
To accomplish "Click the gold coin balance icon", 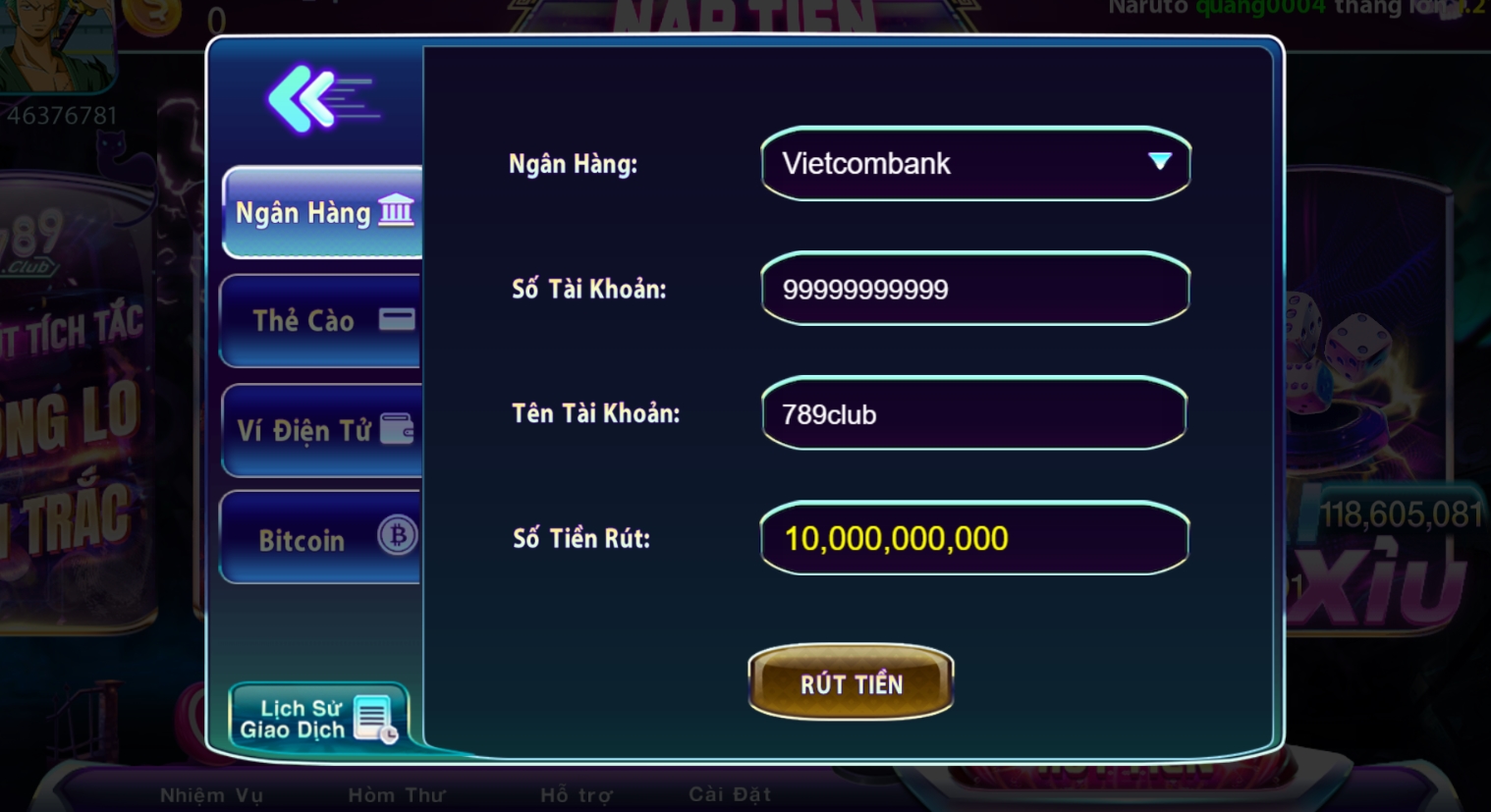I will coord(153,14).
